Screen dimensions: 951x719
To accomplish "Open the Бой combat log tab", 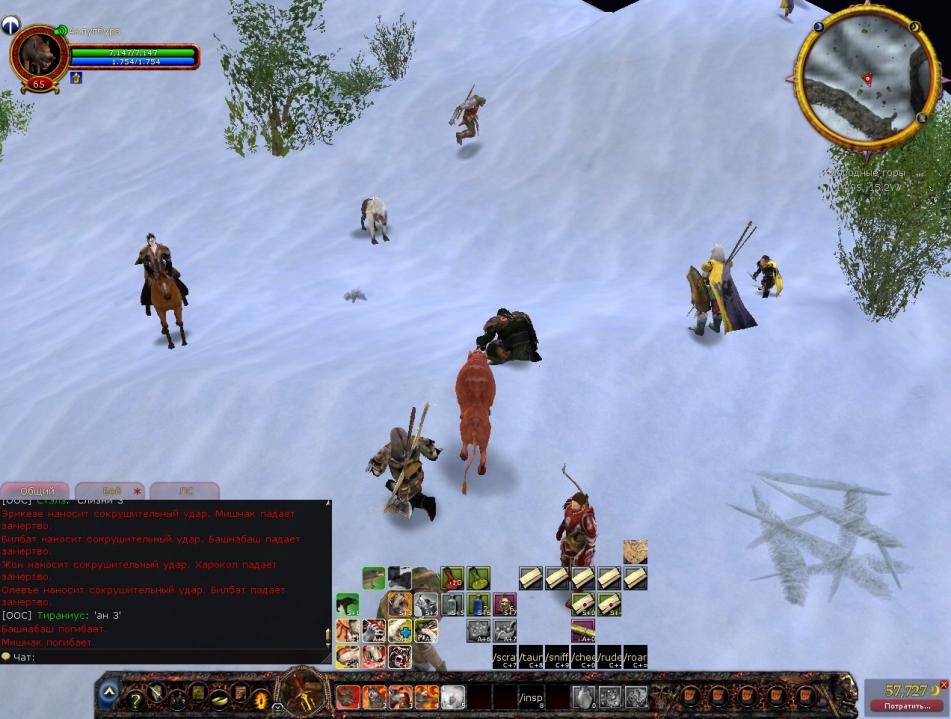I will (x=112, y=491).
